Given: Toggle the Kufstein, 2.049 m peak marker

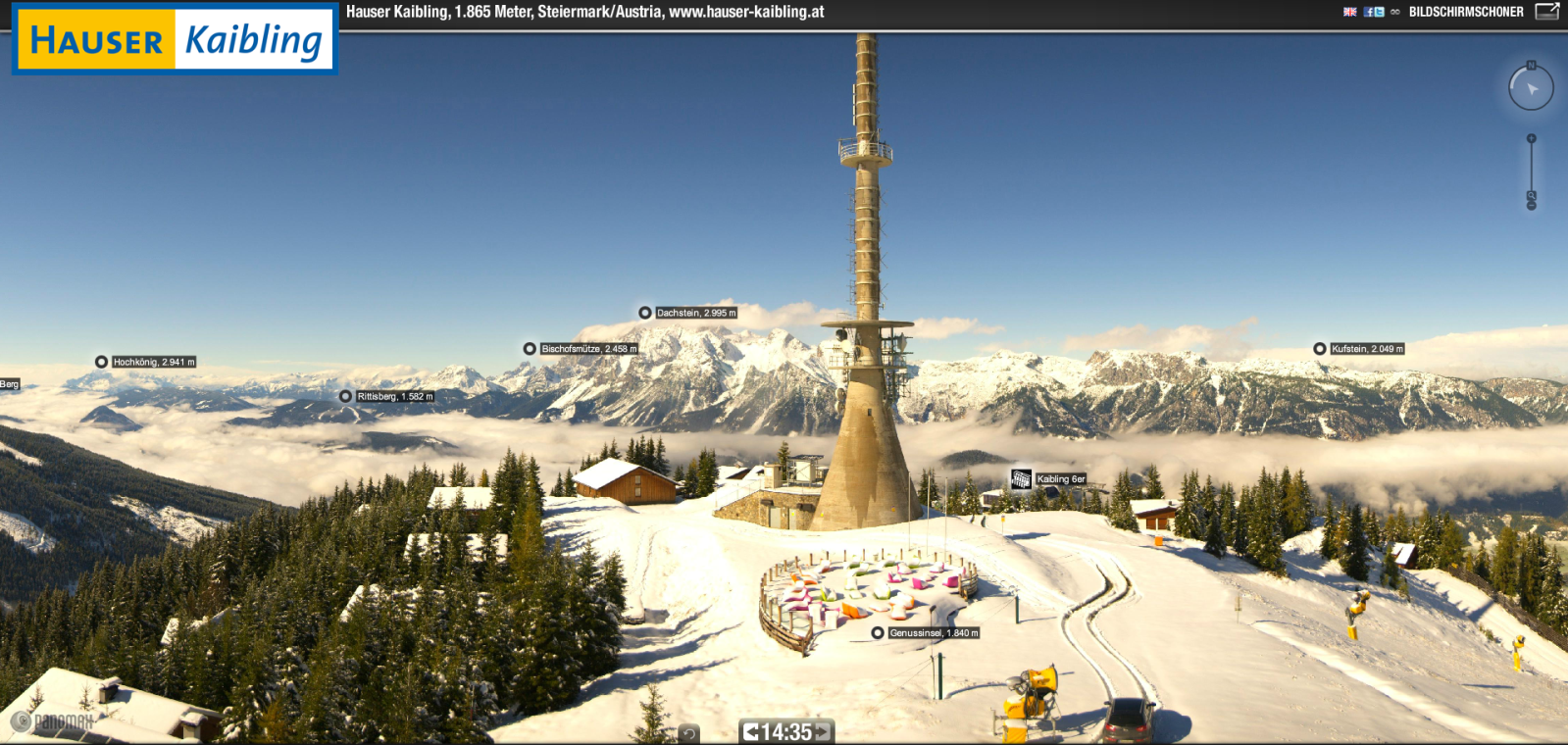Looking at the screenshot, I should (1321, 348).
